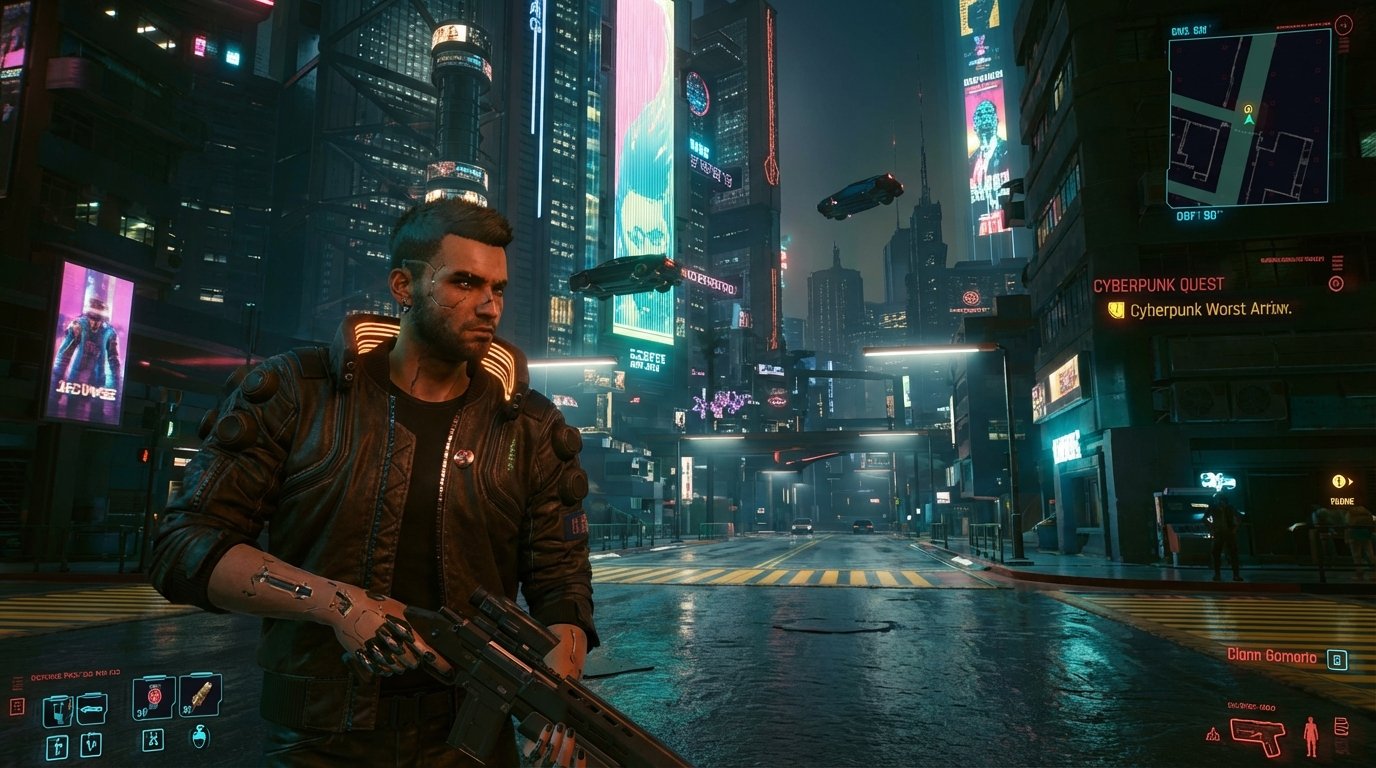Expand the arrow next to the Phone indicator
The image size is (1376, 768).
(x=1350, y=482)
